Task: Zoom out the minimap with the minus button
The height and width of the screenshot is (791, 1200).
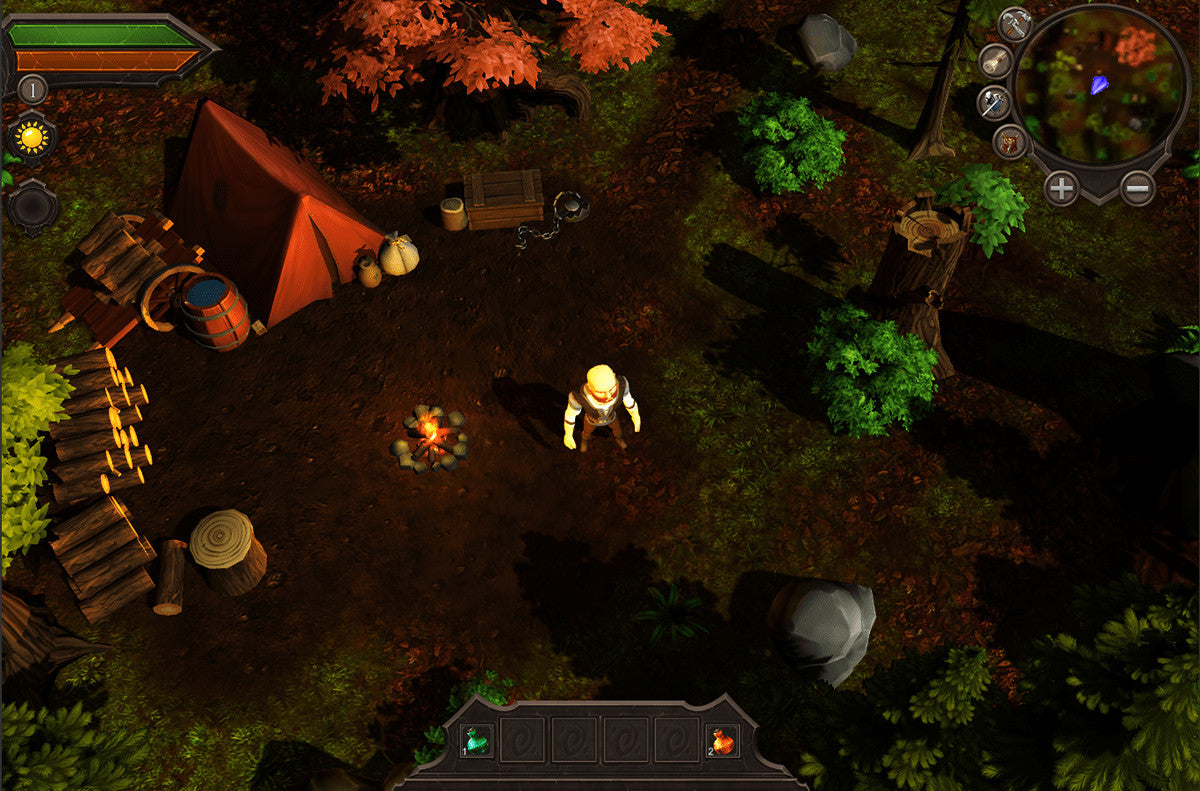Action: coord(1137,187)
